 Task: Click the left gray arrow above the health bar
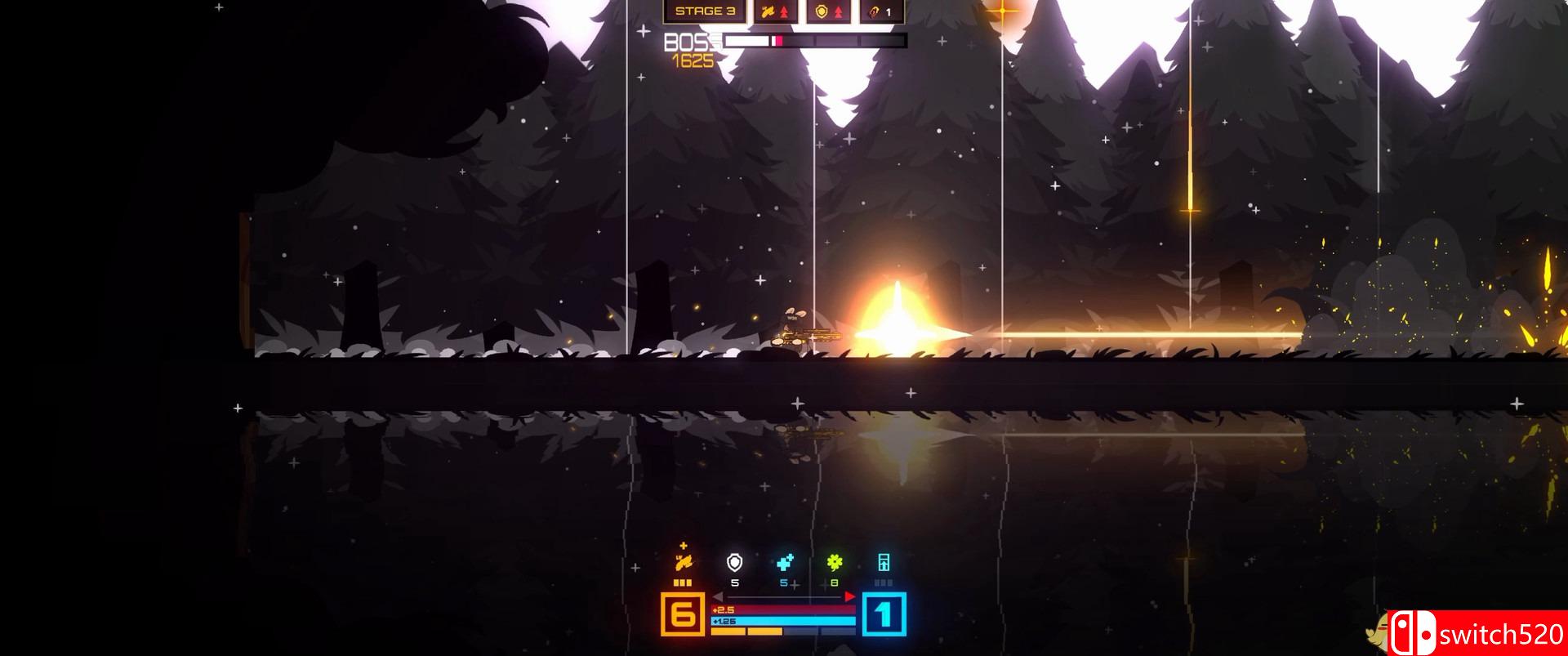718,596
